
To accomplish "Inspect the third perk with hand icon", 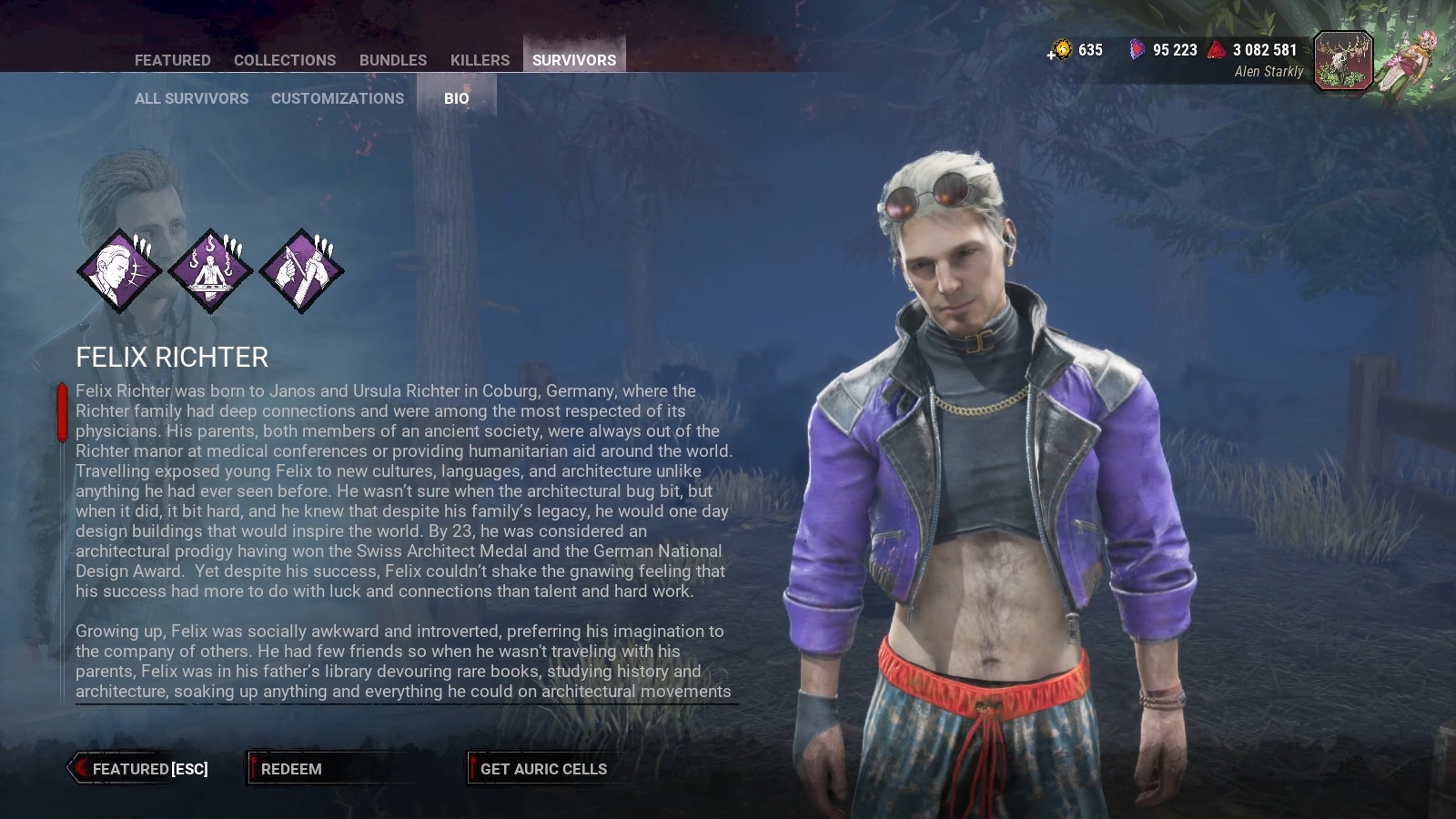I will tap(301, 271).
